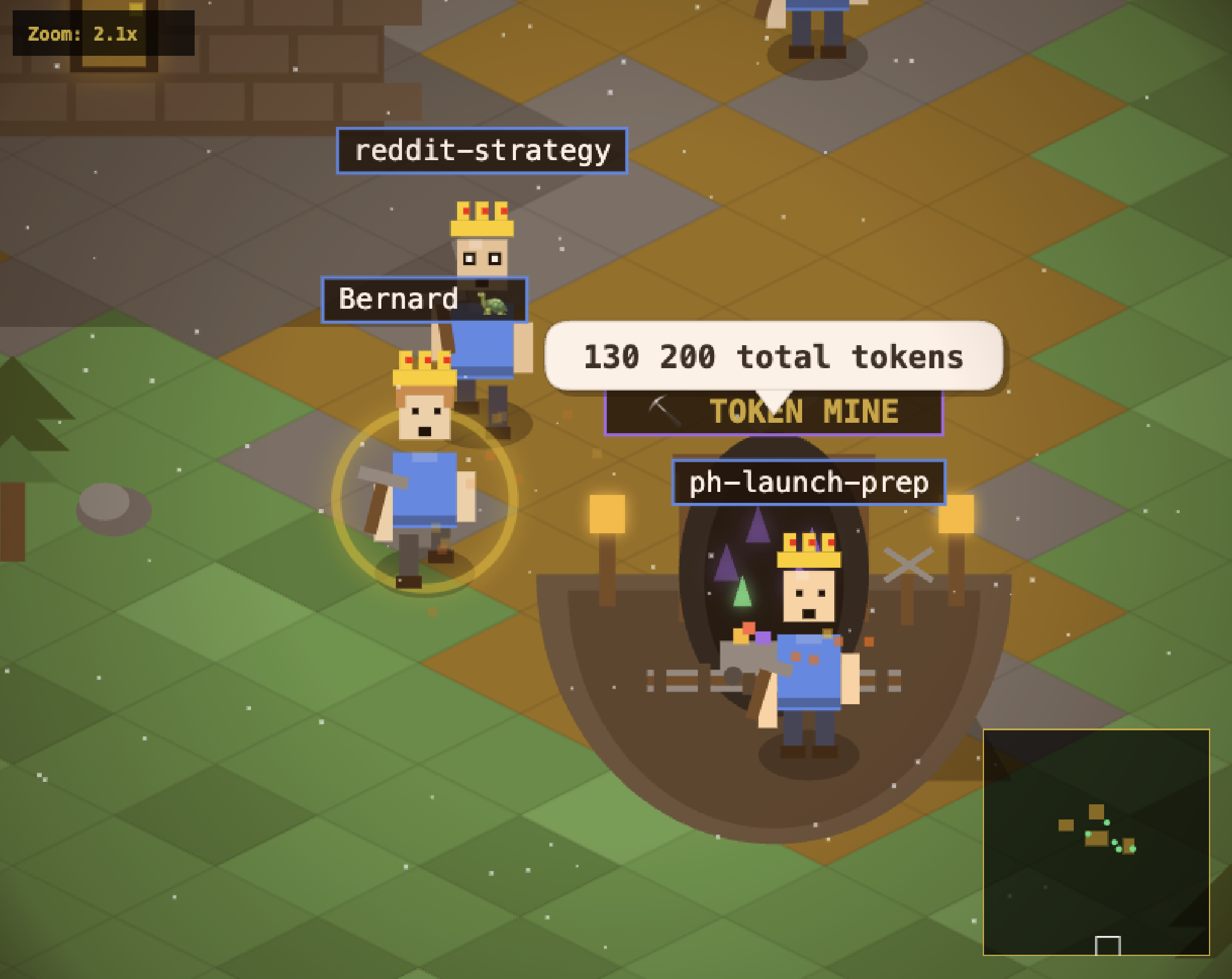Select the reddit-strategy name tag
This screenshot has height=979, width=1232.
coord(481,151)
